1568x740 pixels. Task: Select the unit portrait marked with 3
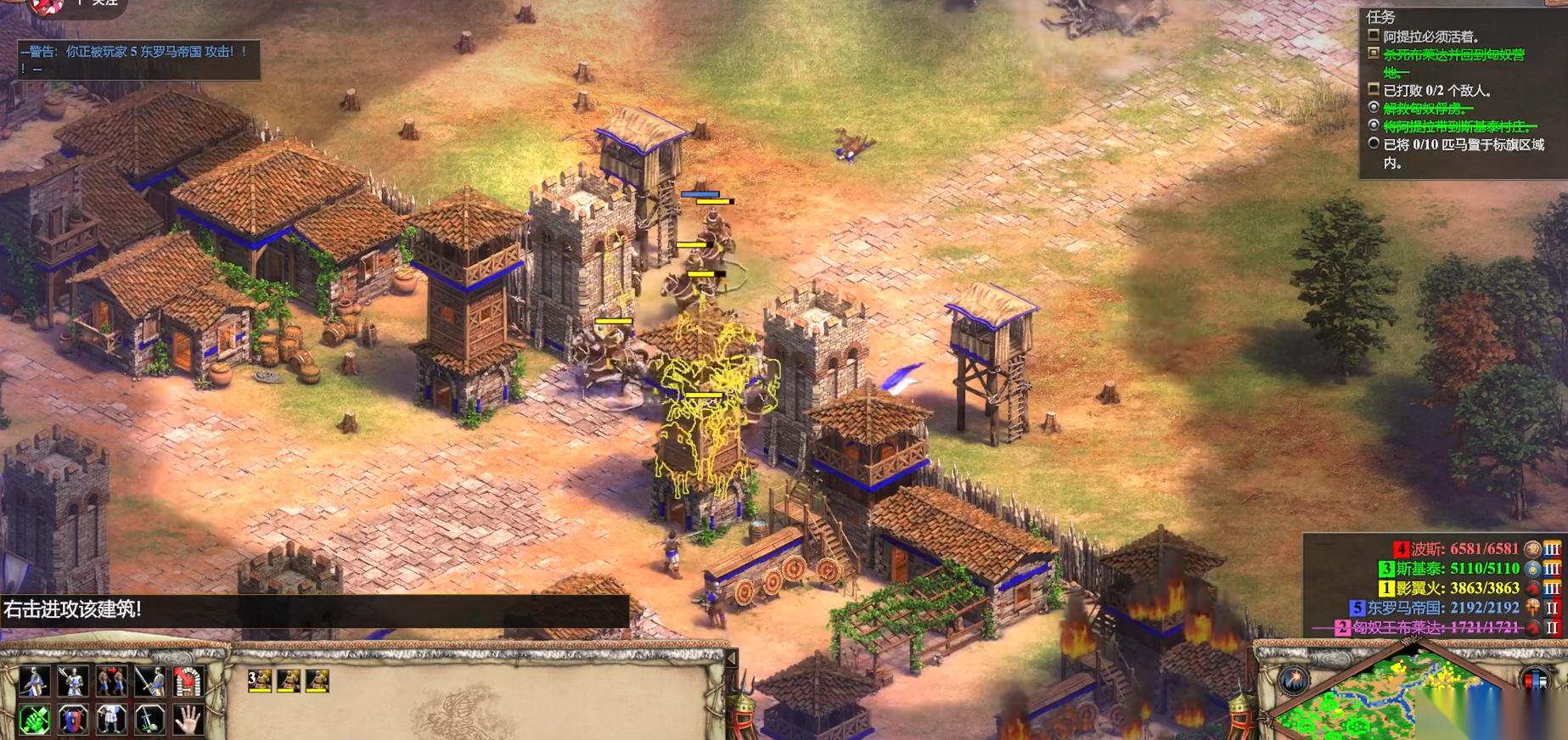[260, 681]
